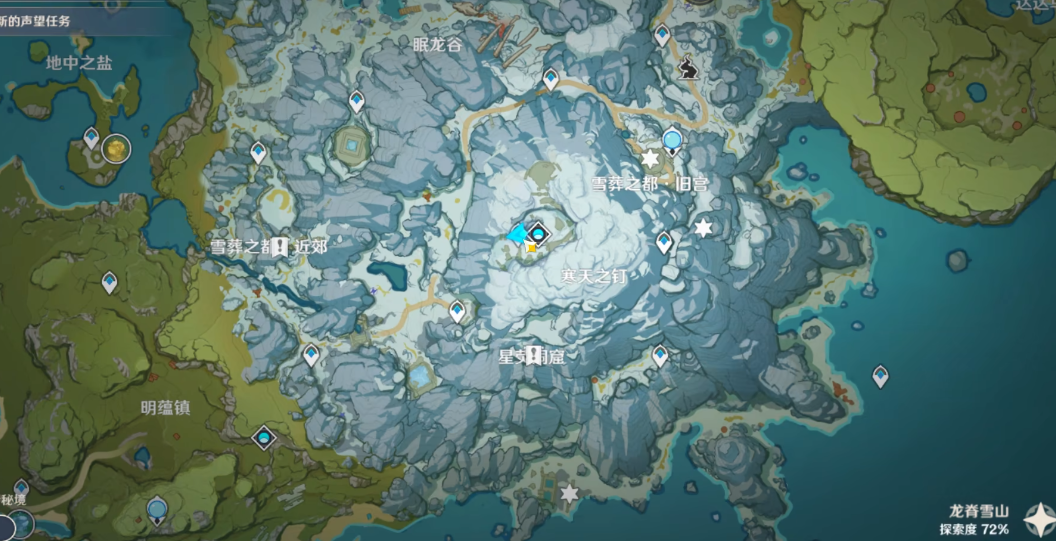Click the quest exclamation marker at 雪葬之都 近郊

pyautogui.click(x=280, y=246)
